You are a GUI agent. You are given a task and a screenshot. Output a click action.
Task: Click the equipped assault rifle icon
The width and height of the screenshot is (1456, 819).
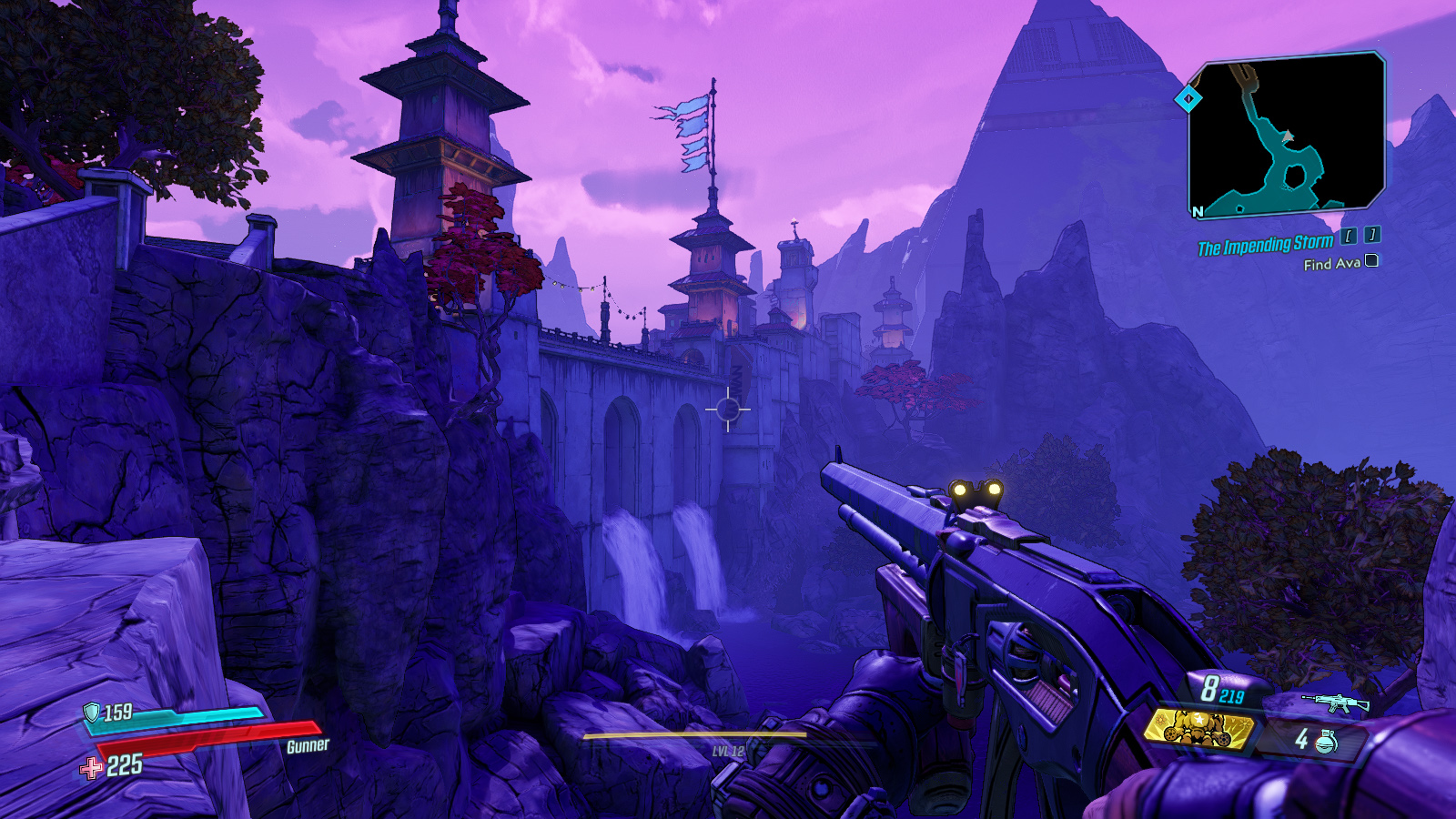coord(1335,703)
